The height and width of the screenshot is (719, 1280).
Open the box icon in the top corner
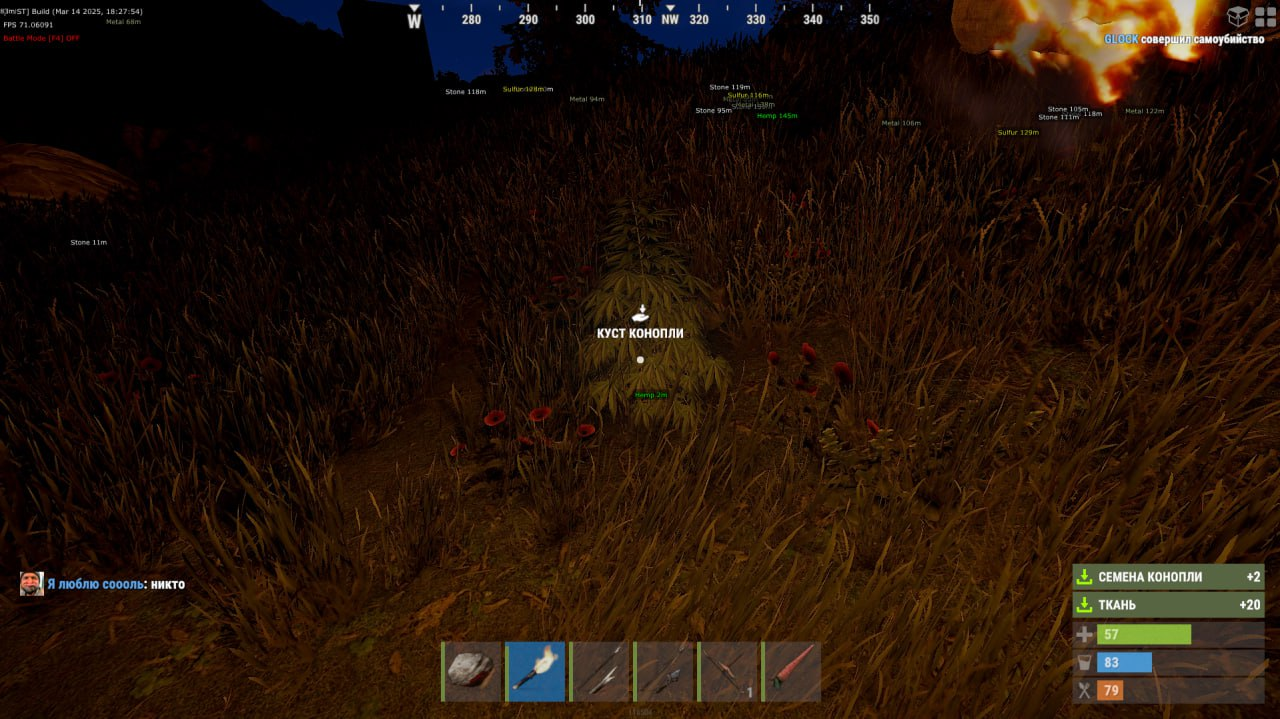pos(1238,17)
